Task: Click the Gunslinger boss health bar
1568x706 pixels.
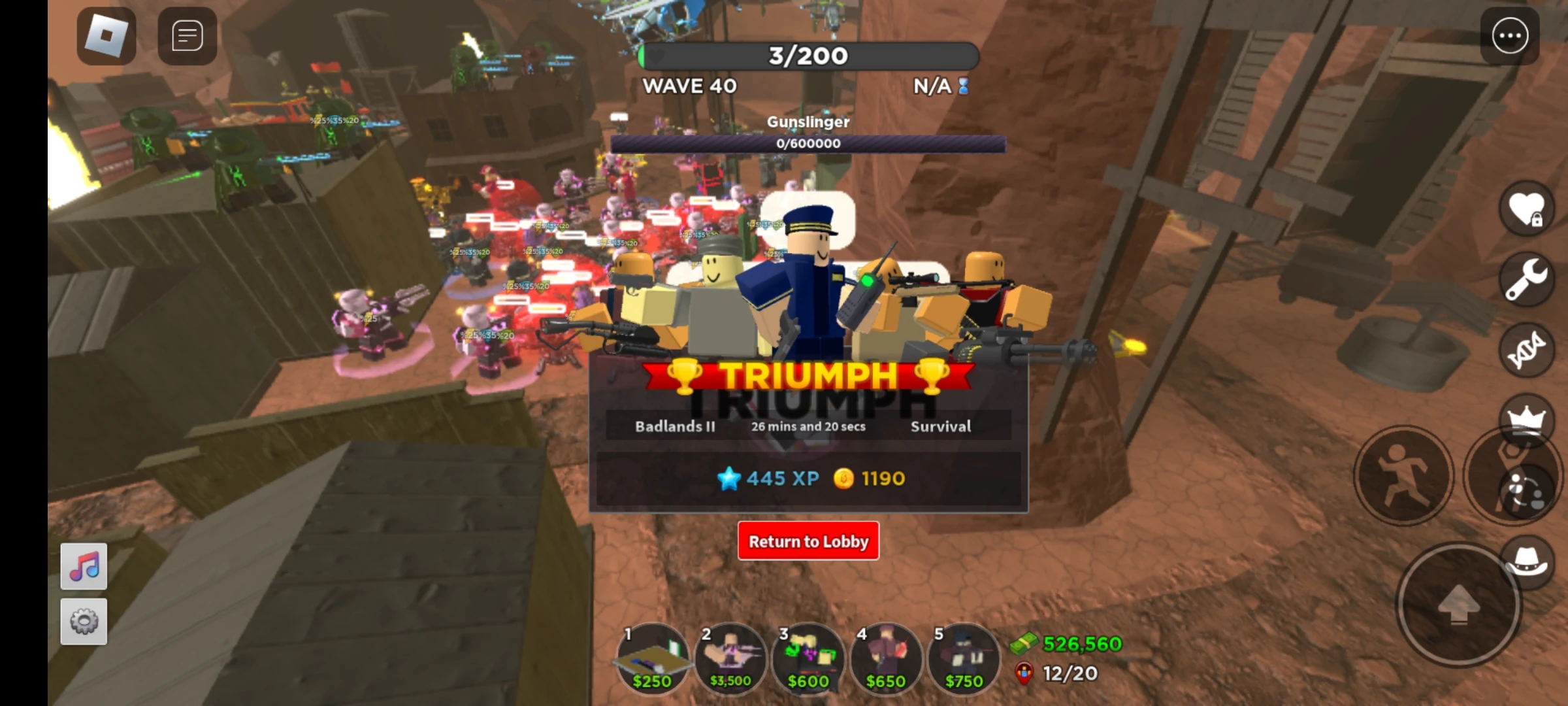Action: coord(808,143)
